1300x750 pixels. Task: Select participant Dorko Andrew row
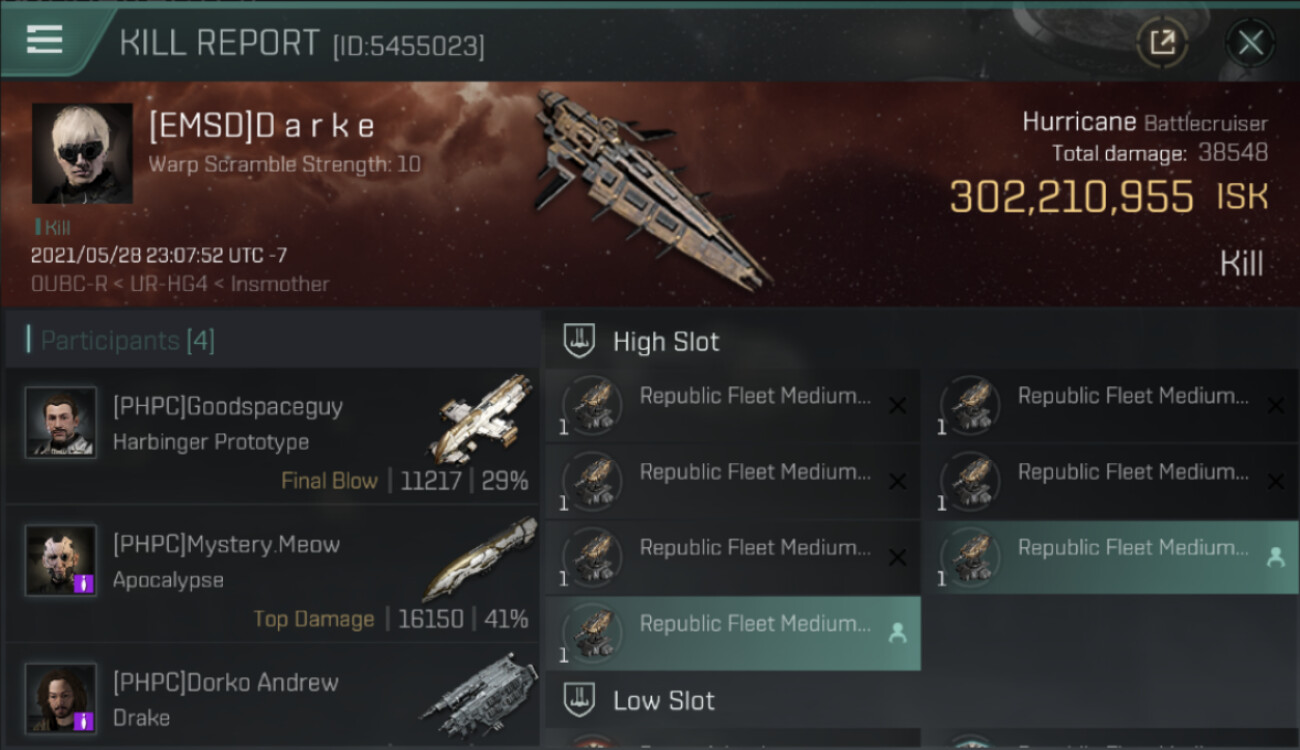(272, 699)
